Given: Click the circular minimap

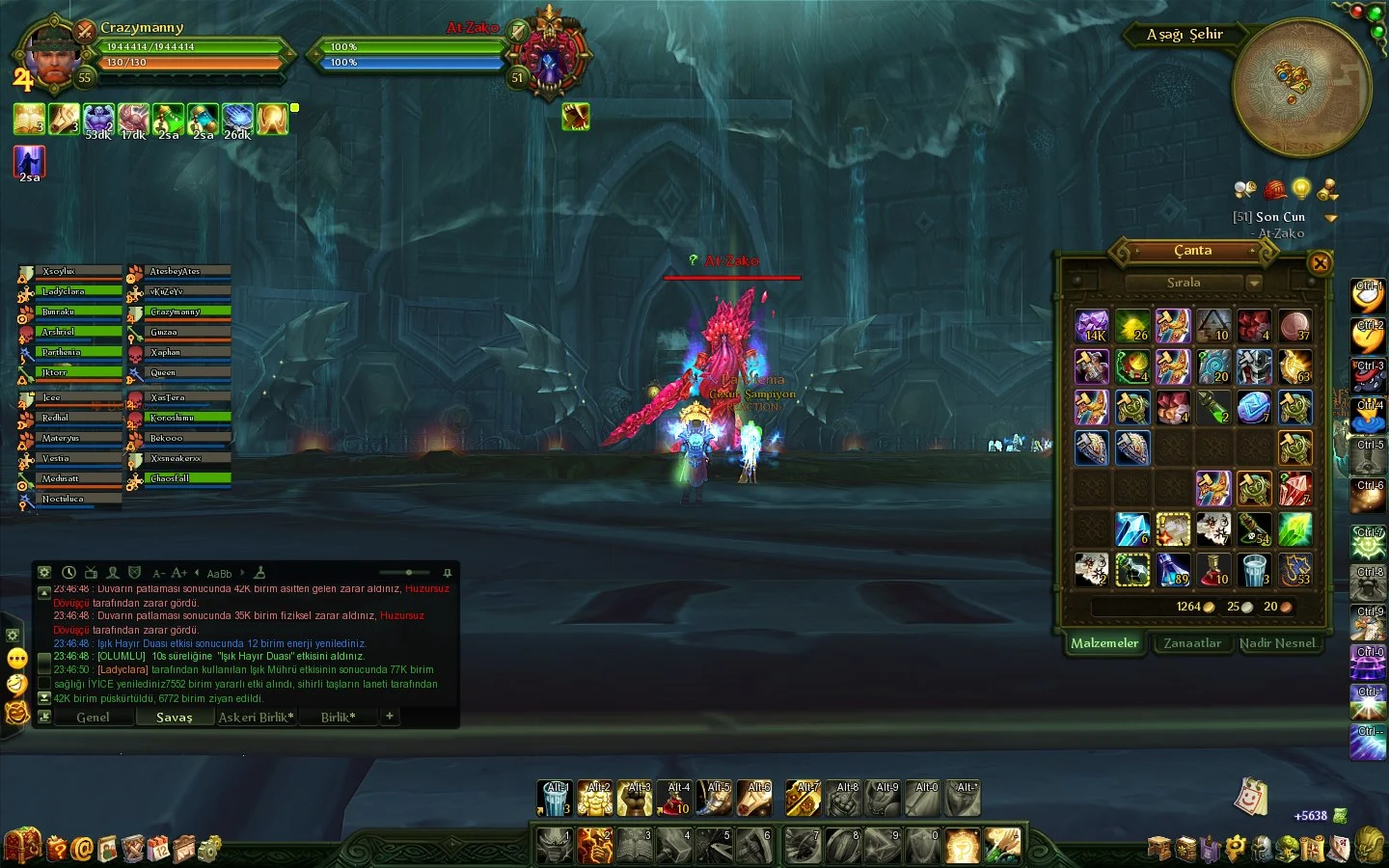Looking at the screenshot, I should click(1301, 88).
